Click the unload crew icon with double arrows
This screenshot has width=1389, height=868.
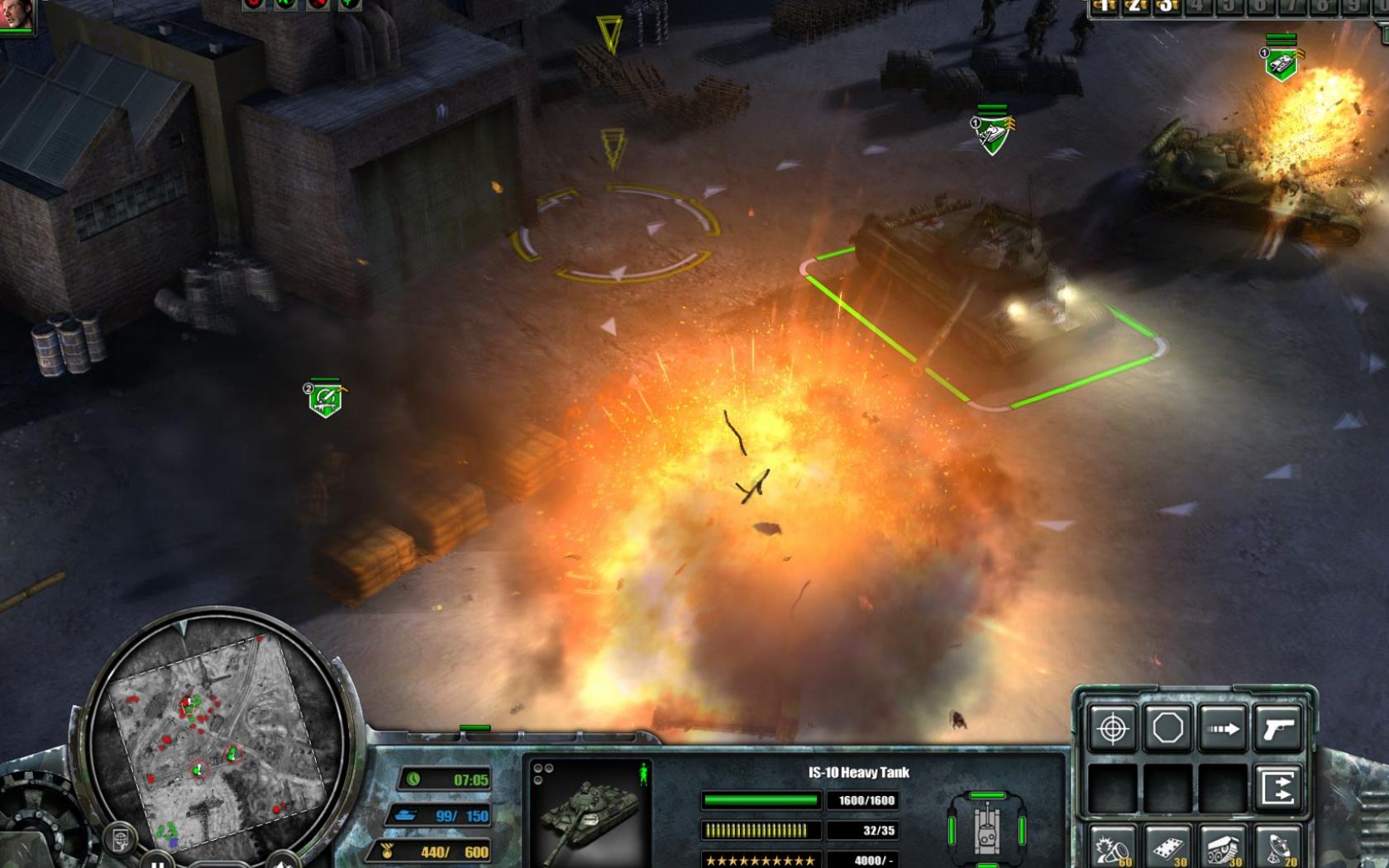(1277, 787)
